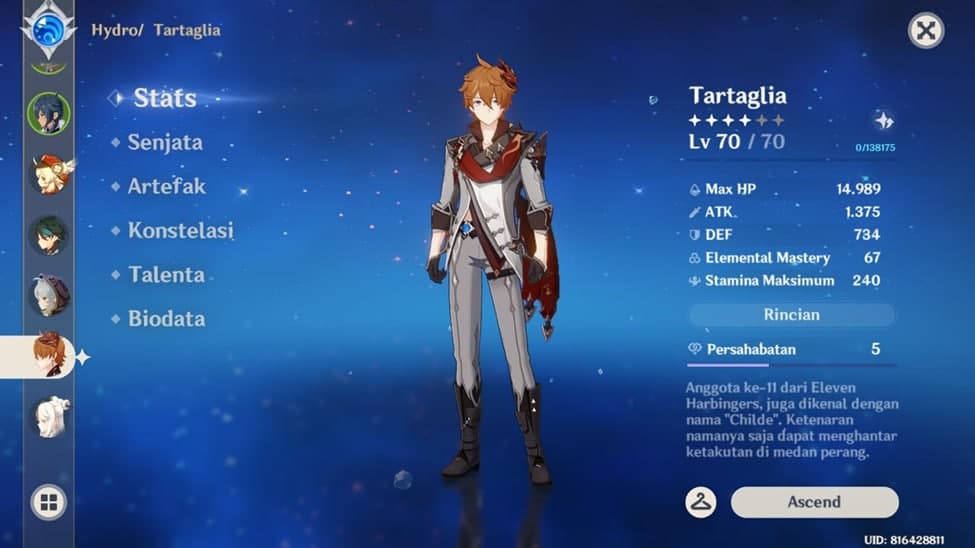Click the Rincian details button
The height and width of the screenshot is (548, 975).
click(791, 314)
